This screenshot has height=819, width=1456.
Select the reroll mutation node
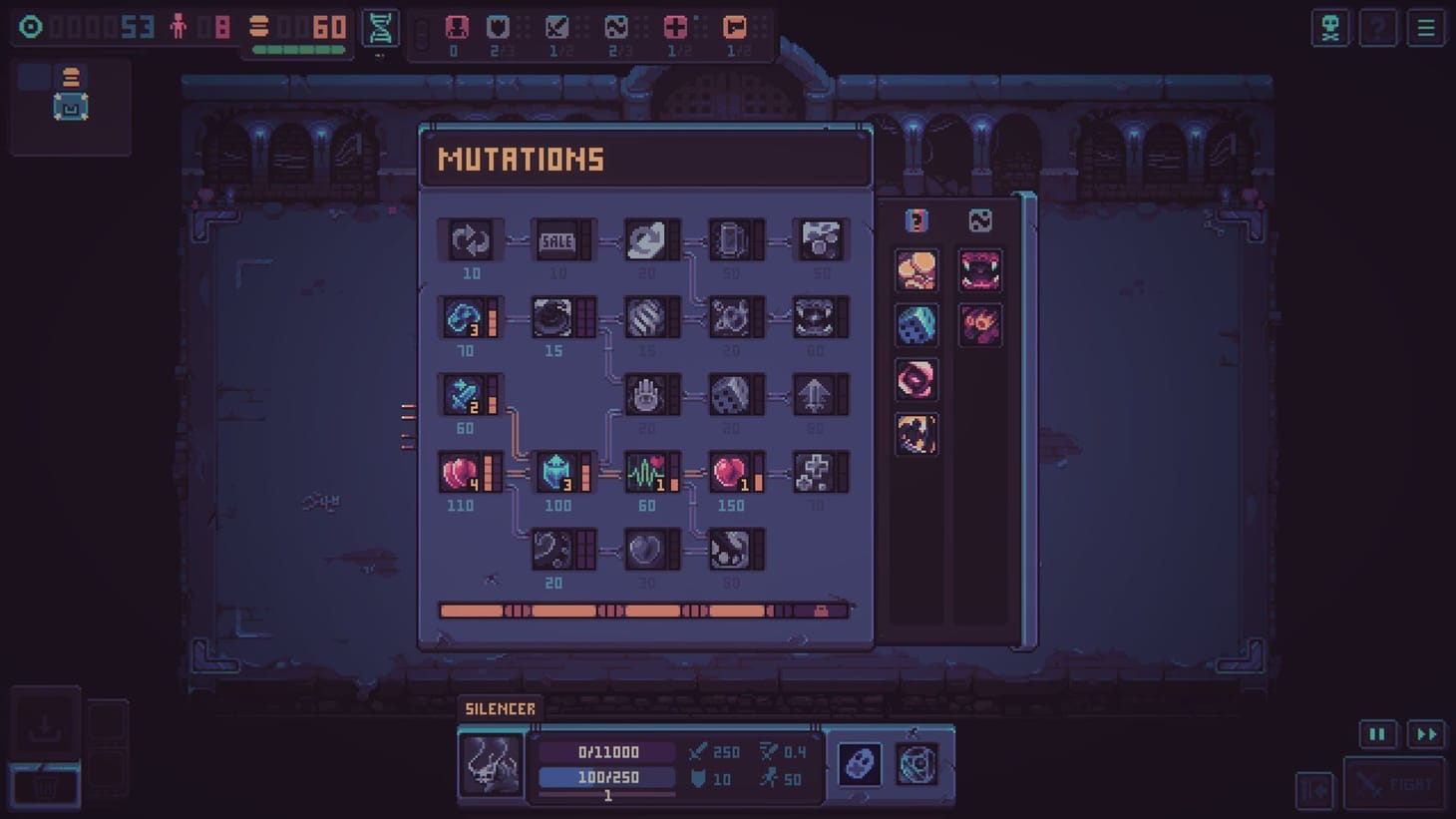(469, 239)
